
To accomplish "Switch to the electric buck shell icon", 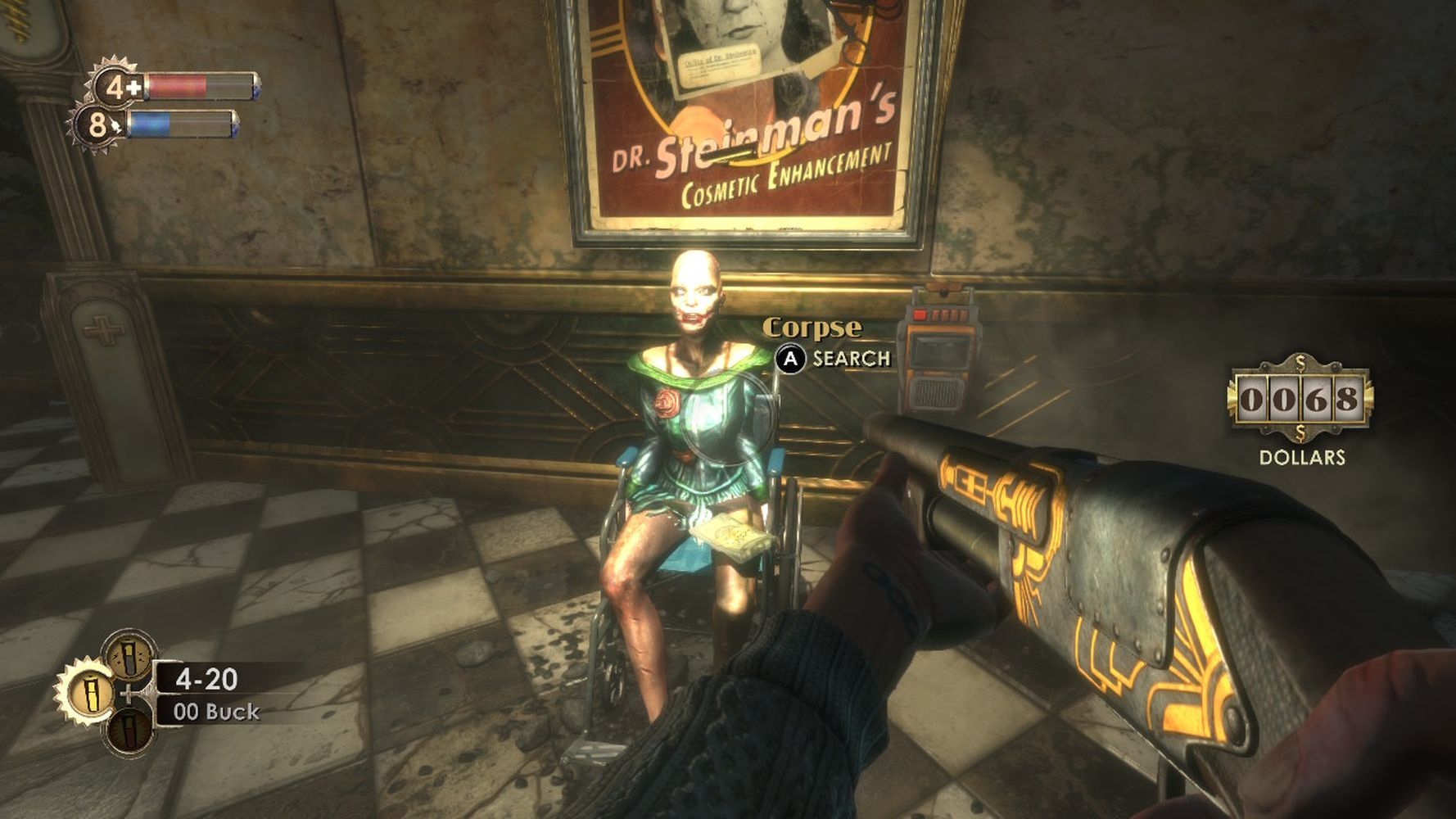I will tap(130, 656).
